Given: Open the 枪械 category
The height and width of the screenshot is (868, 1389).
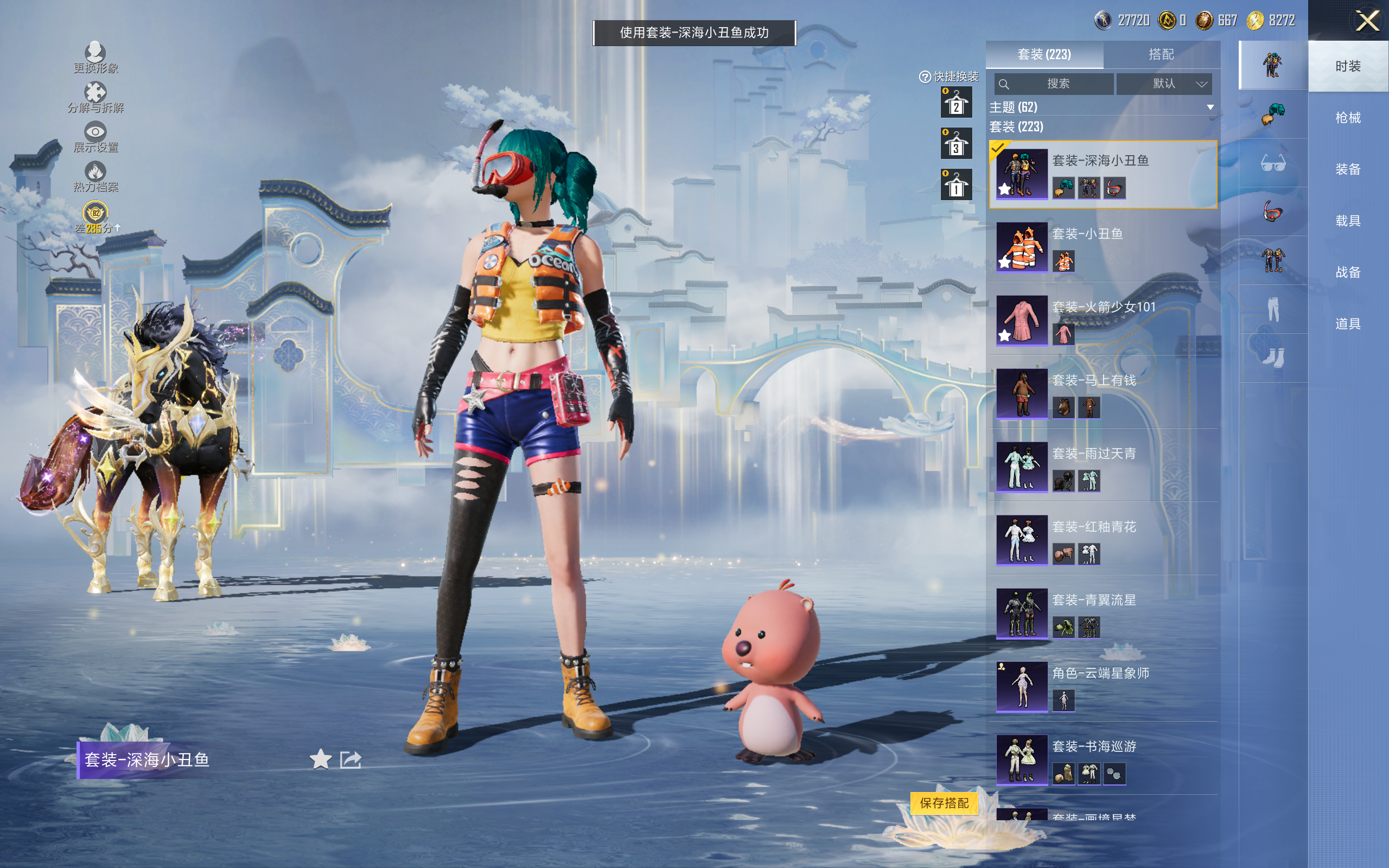Looking at the screenshot, I should click(x=1347, y=118).
